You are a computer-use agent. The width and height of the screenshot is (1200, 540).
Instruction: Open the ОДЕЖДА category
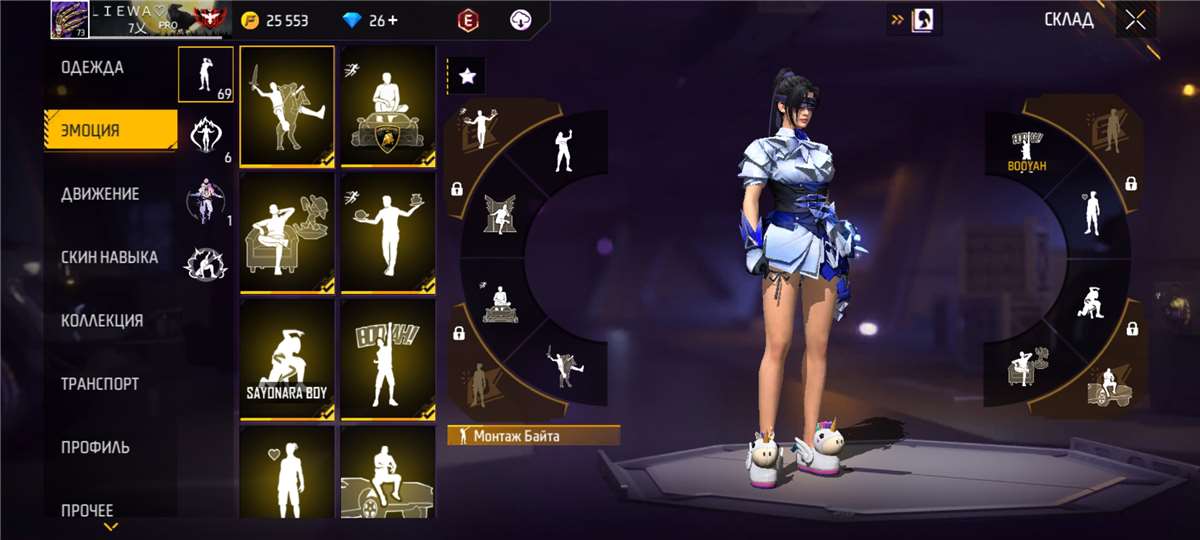93,68
